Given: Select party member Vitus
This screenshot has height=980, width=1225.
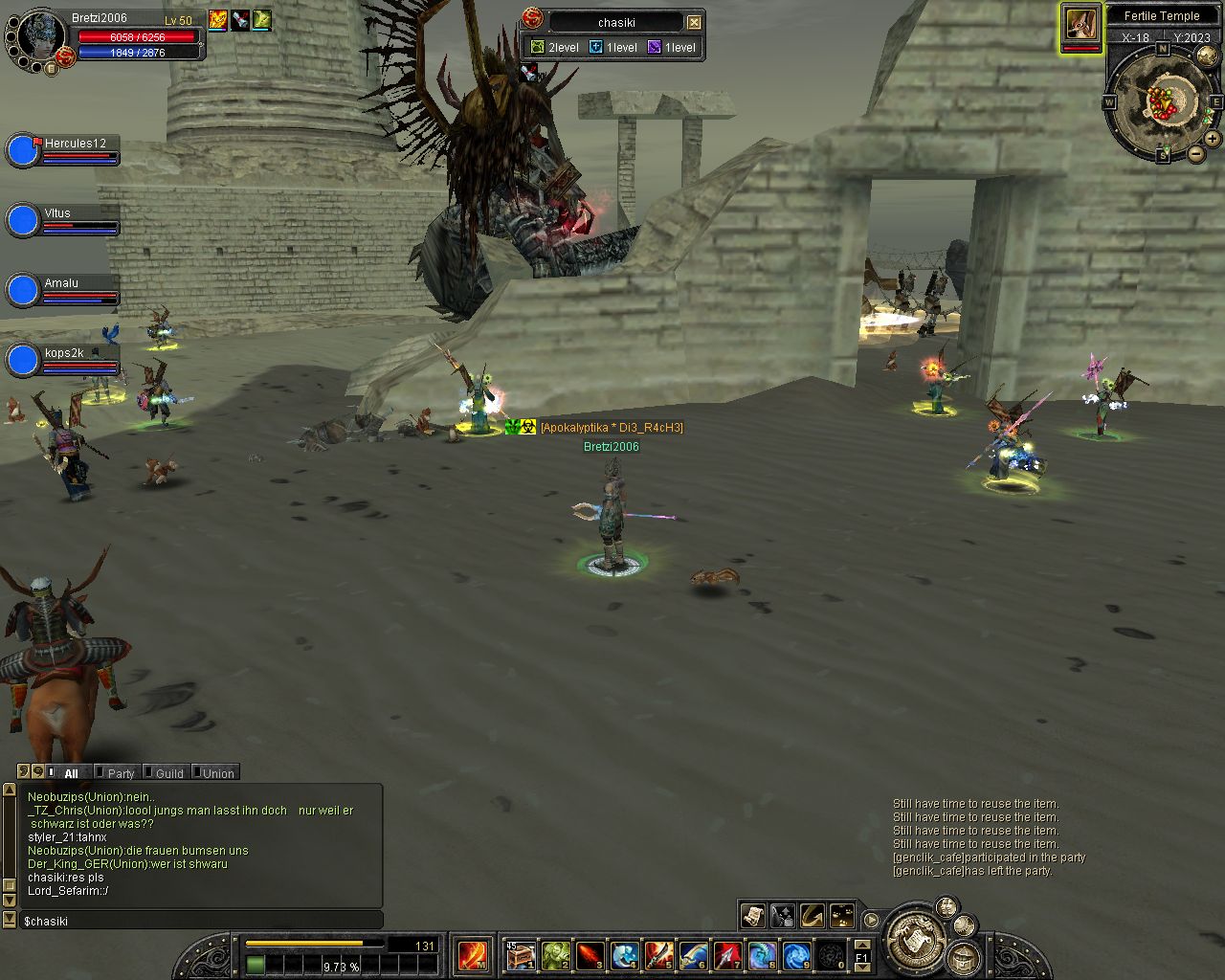Looking at the screenshot, I should (x=23, y=221).
